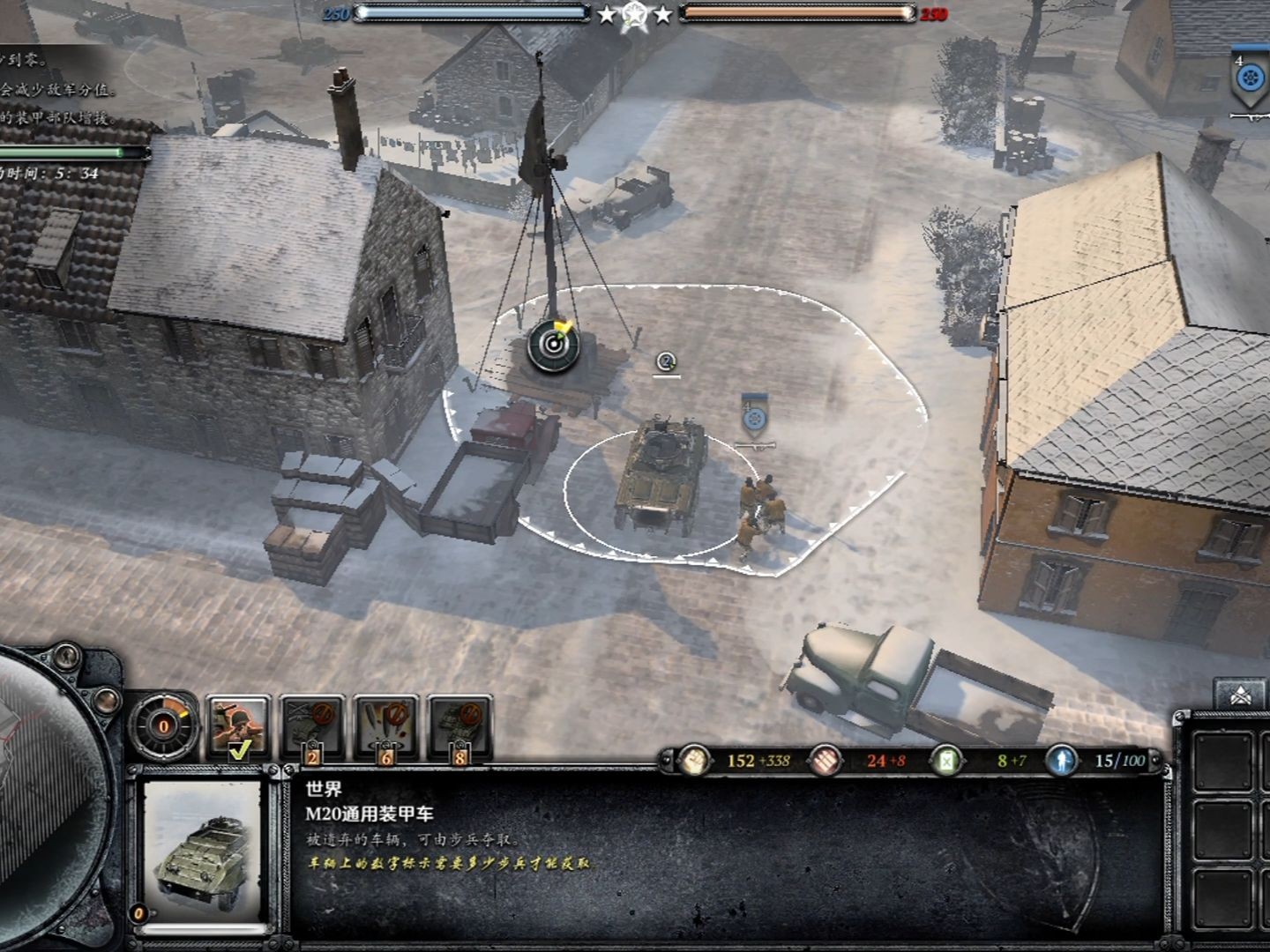This screenshot has height=952, width=1270.
Task: Select the capture point flag marker on the mast
Action: coord(554,344)
